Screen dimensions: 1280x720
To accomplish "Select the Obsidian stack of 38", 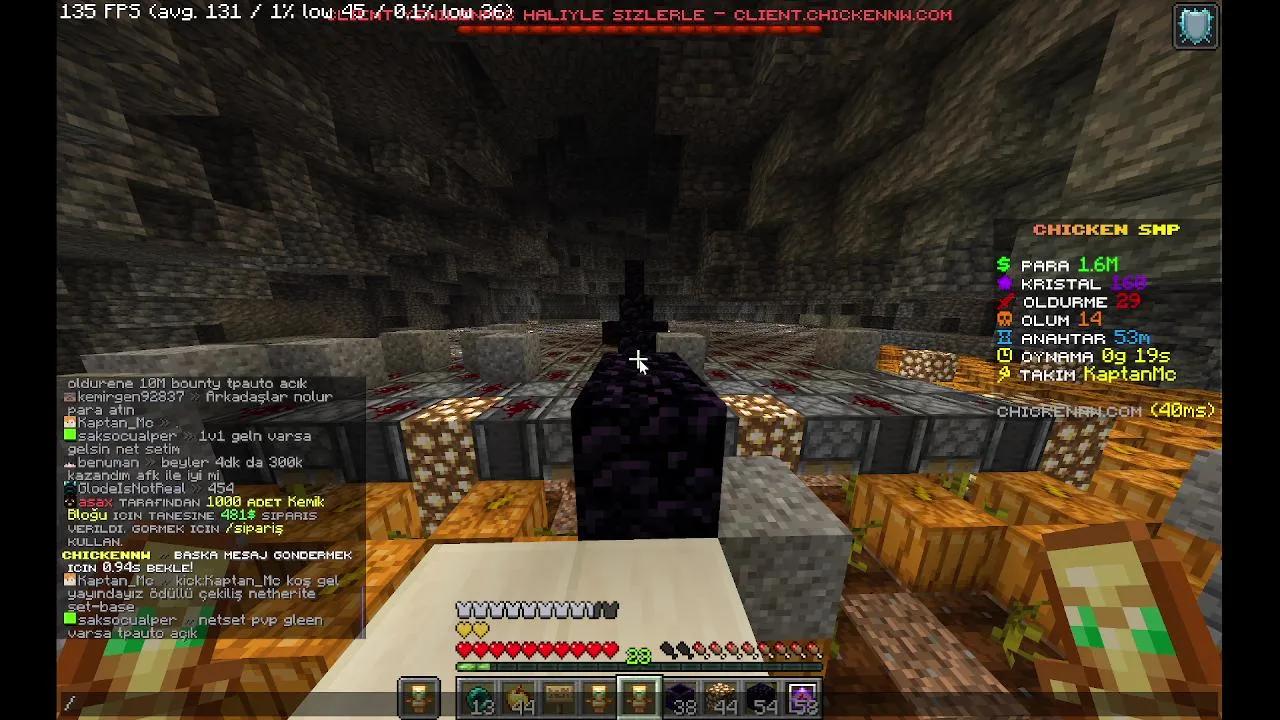I will click(680, 697).
